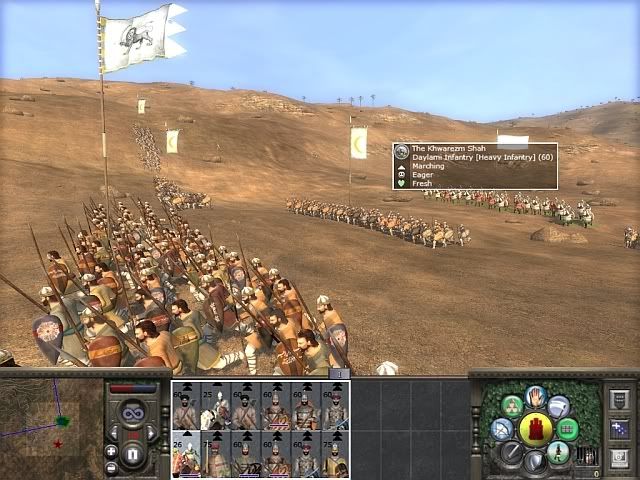
Task: Select the green triangle formation button
Action: [511, 407]
